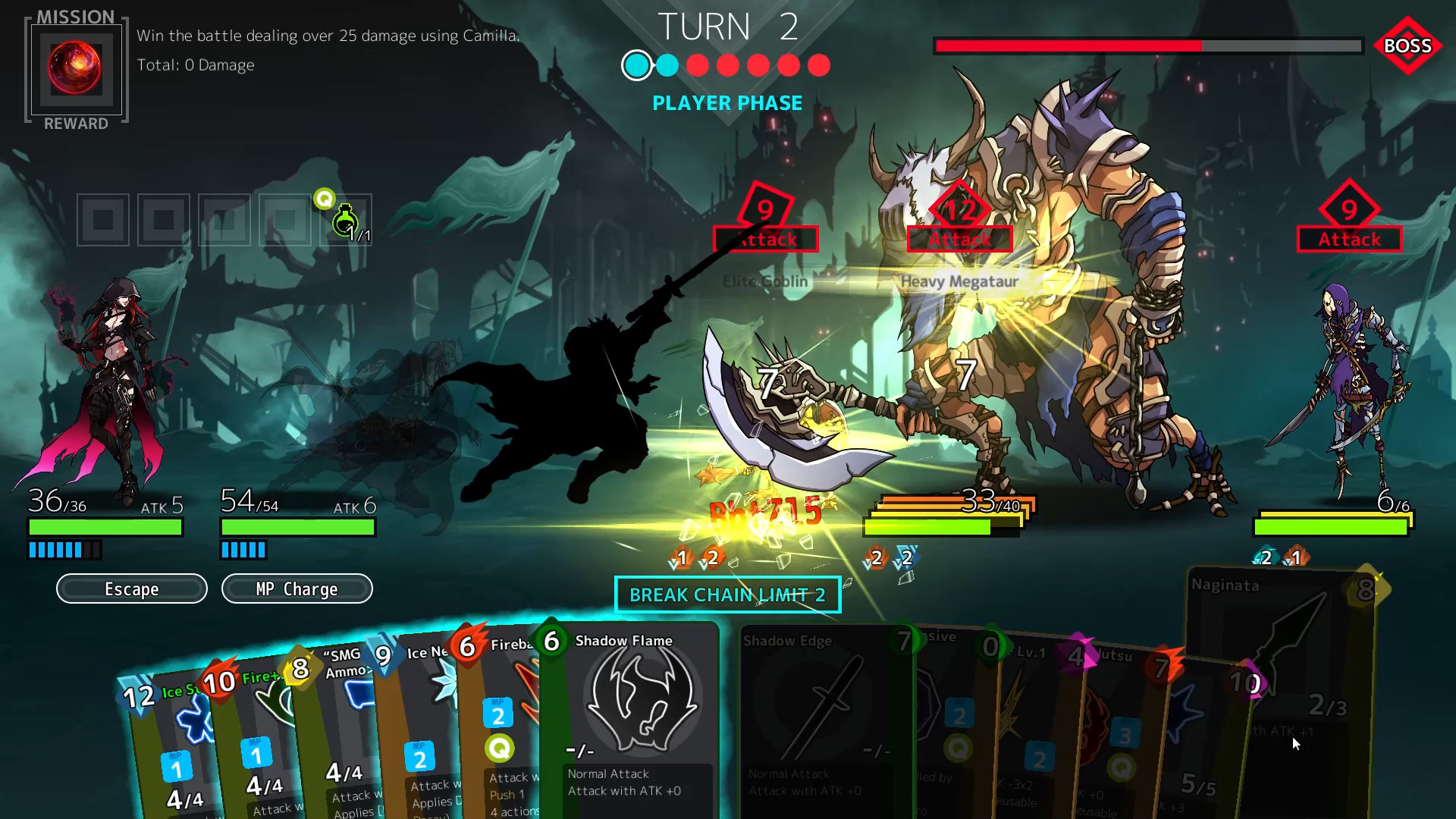Image resolution: width=1456 pixels, height=819 pixels.
Task: Click the BOSS emblem in the top-right
Action: coord(1407,46)
